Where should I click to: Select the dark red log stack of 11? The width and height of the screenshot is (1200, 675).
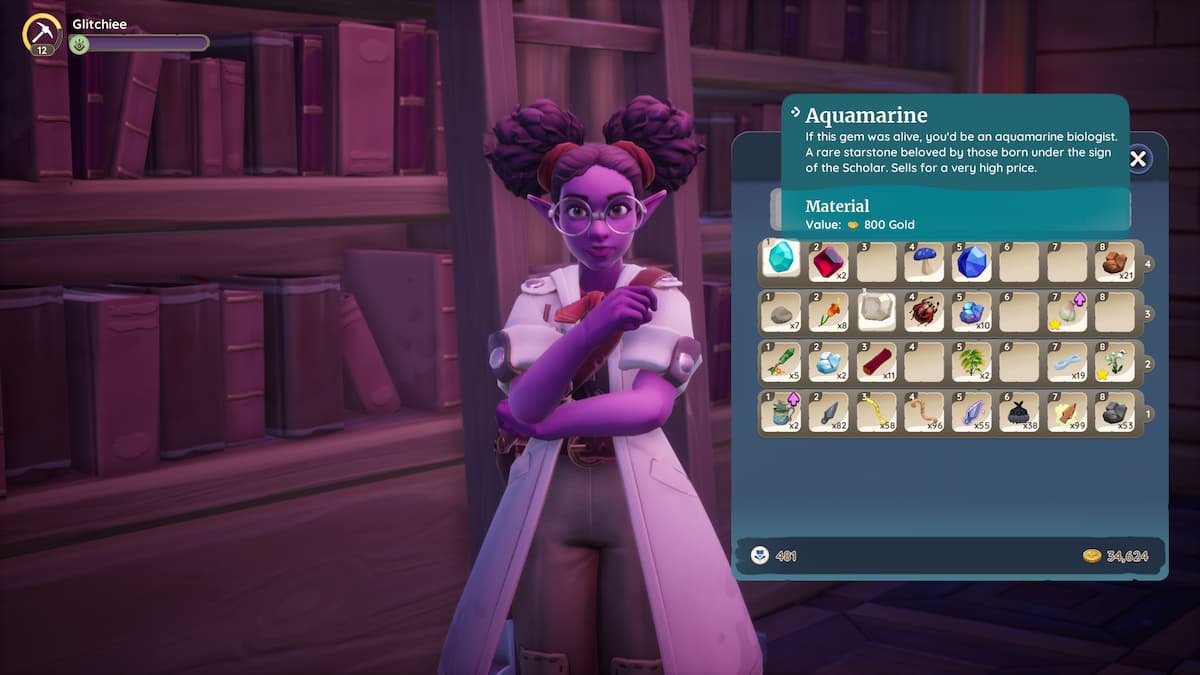[x=876, y=362]
